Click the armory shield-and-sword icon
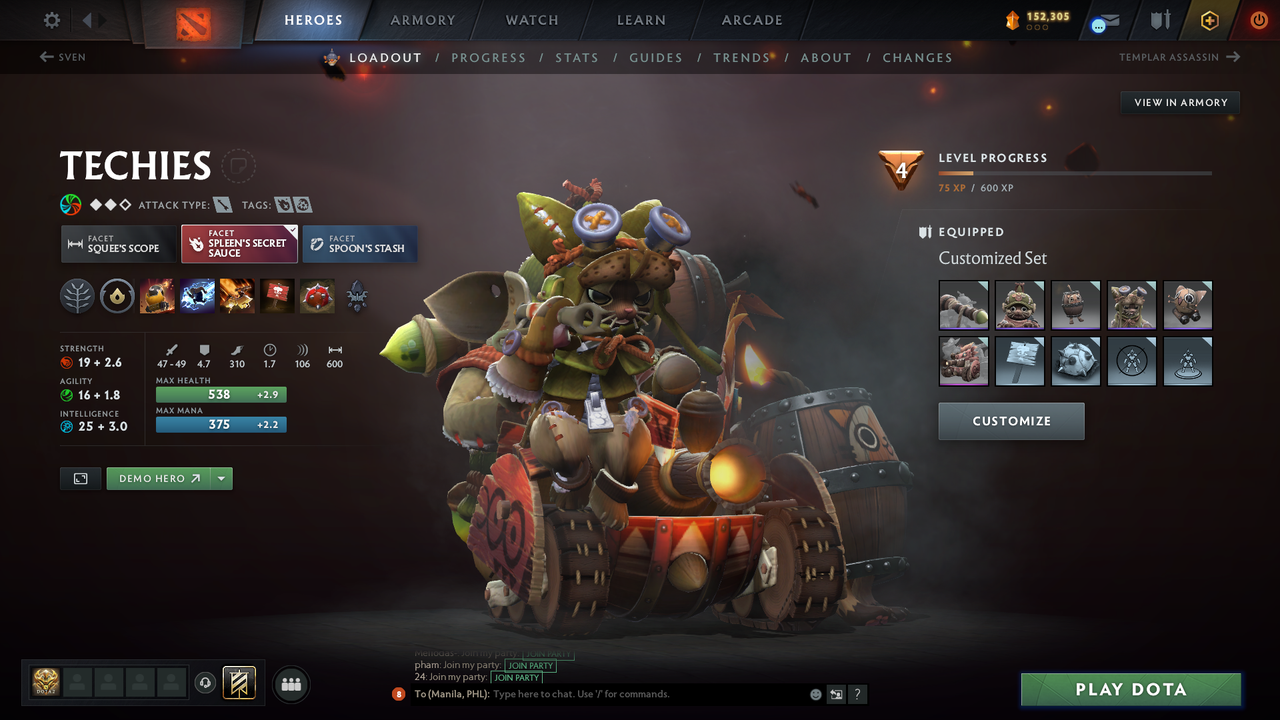Image resolution: width=1280 pixels, height=720 pixels. 1158,20
